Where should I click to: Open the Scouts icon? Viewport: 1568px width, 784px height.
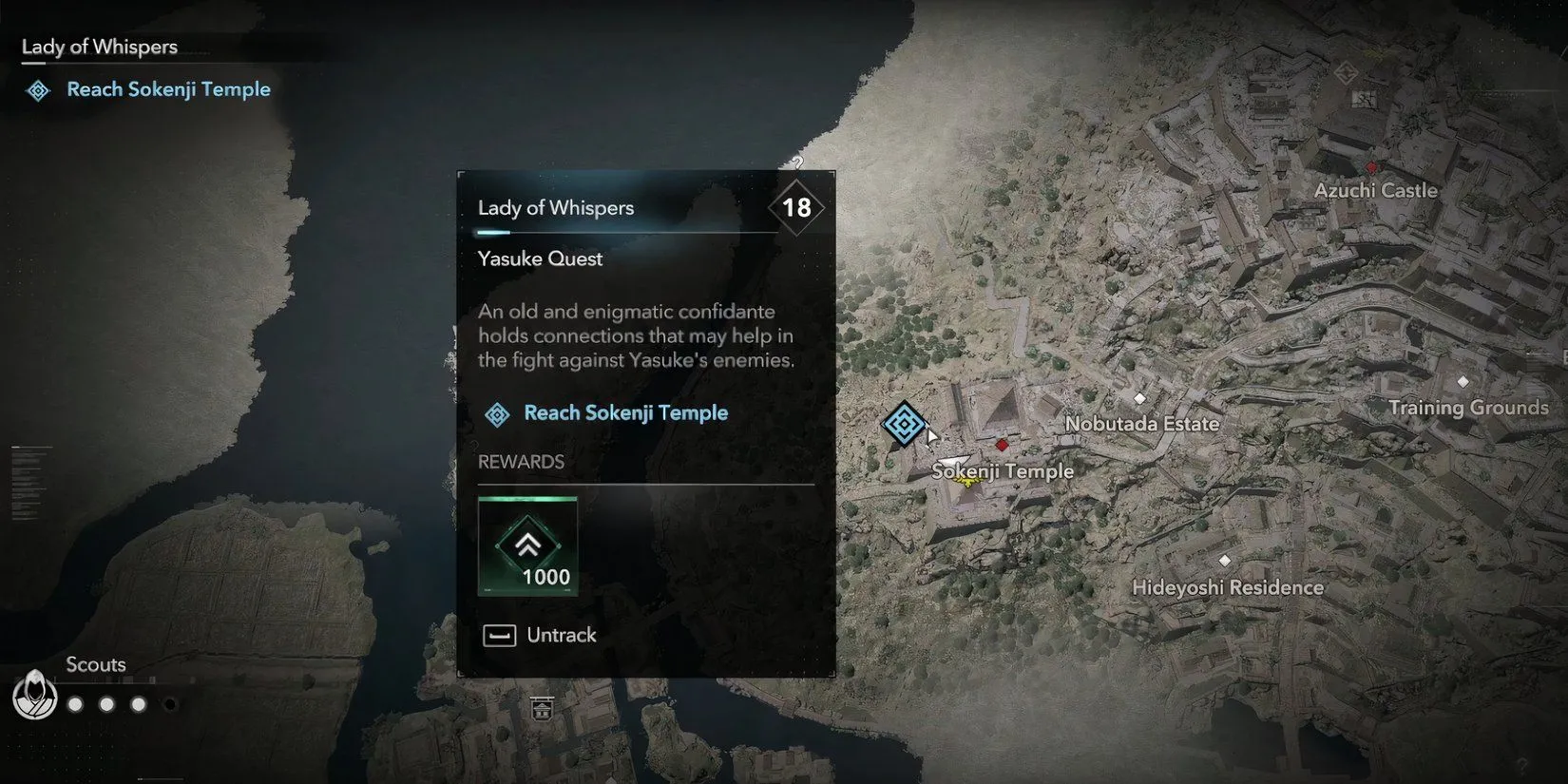[x=34, y=696]
